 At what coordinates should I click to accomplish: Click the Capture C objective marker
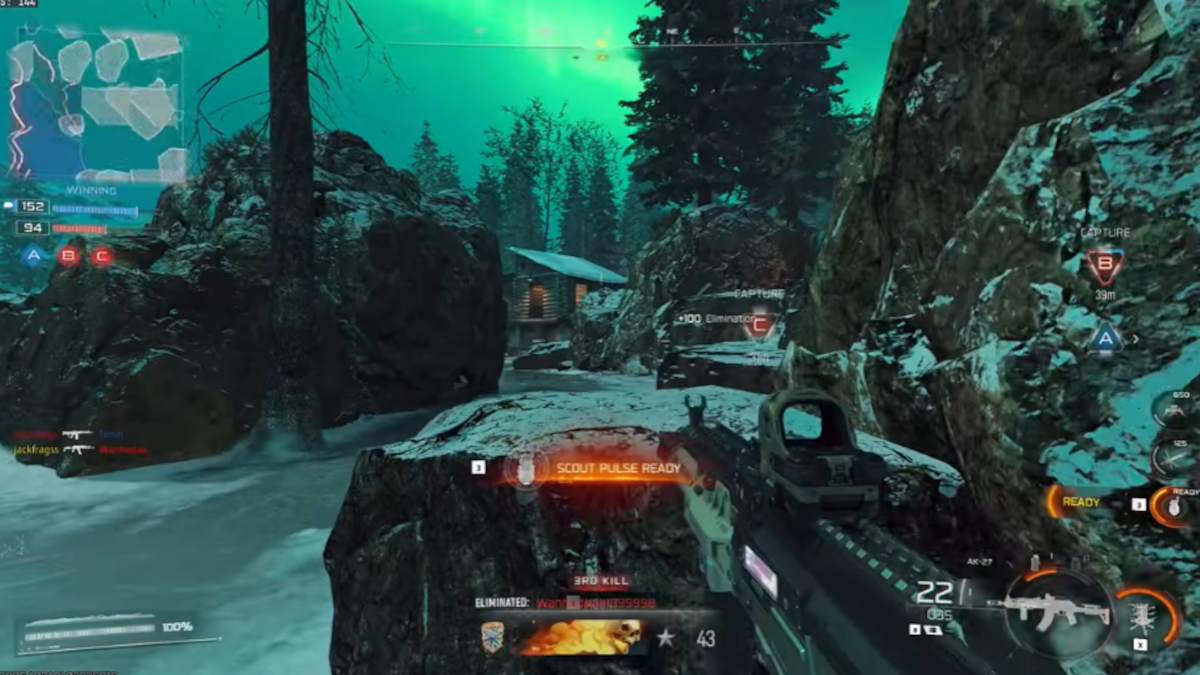pos(761,323)
